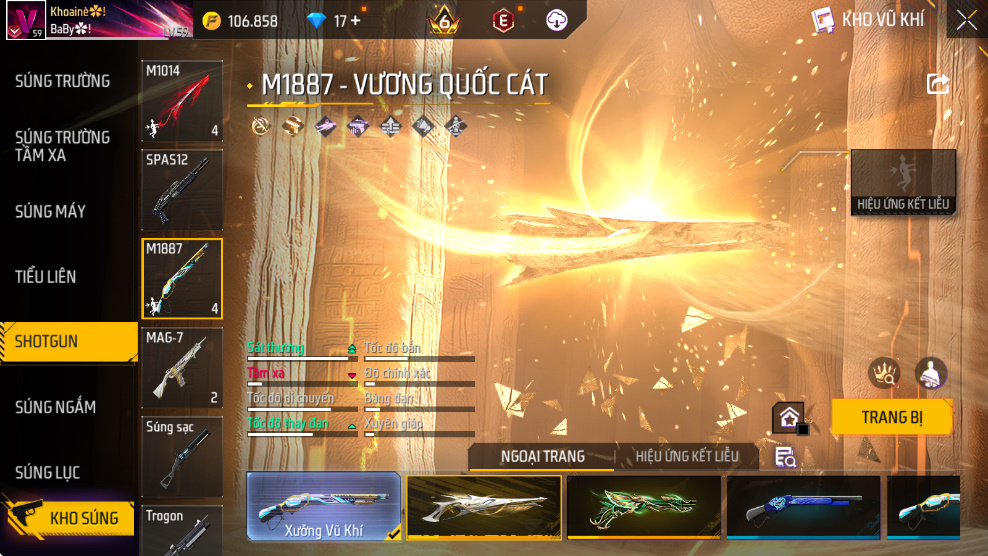
Task: Open the Hiệu Ứng Kết Liễu preview box
Action: click(903, 182)
